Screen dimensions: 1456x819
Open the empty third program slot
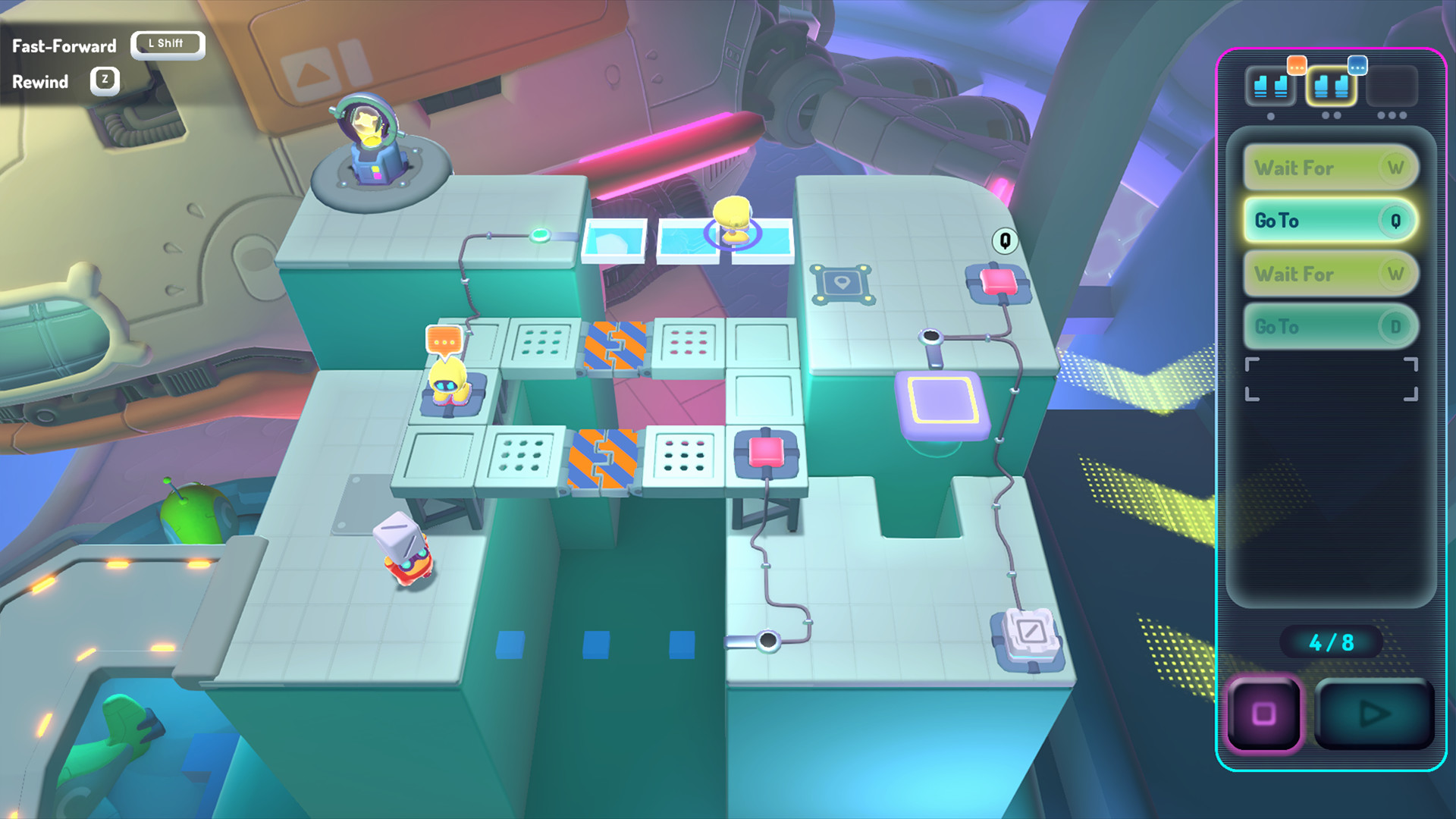(x=1394, y=86)
